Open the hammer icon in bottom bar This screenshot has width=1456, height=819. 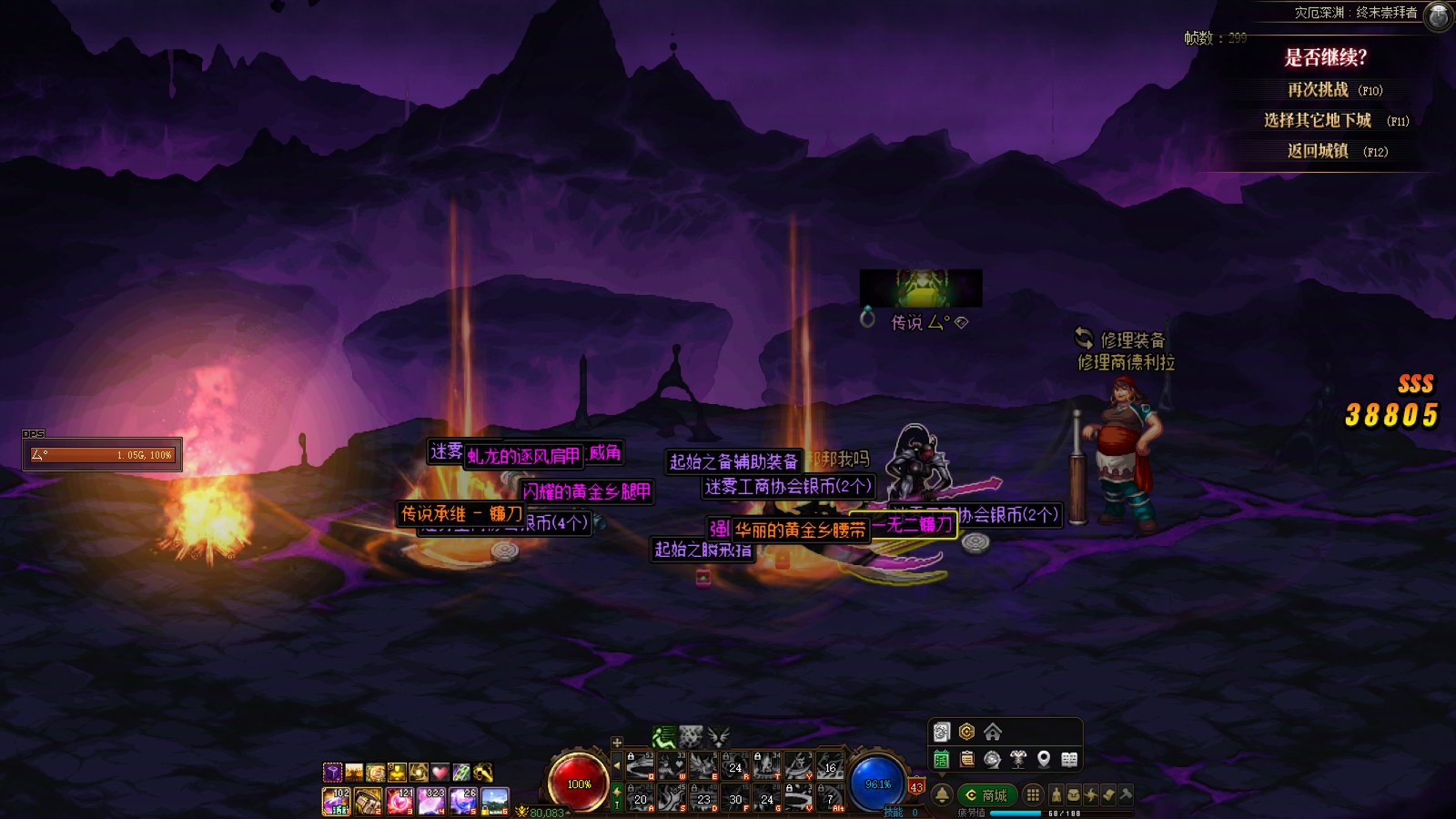1126,794
